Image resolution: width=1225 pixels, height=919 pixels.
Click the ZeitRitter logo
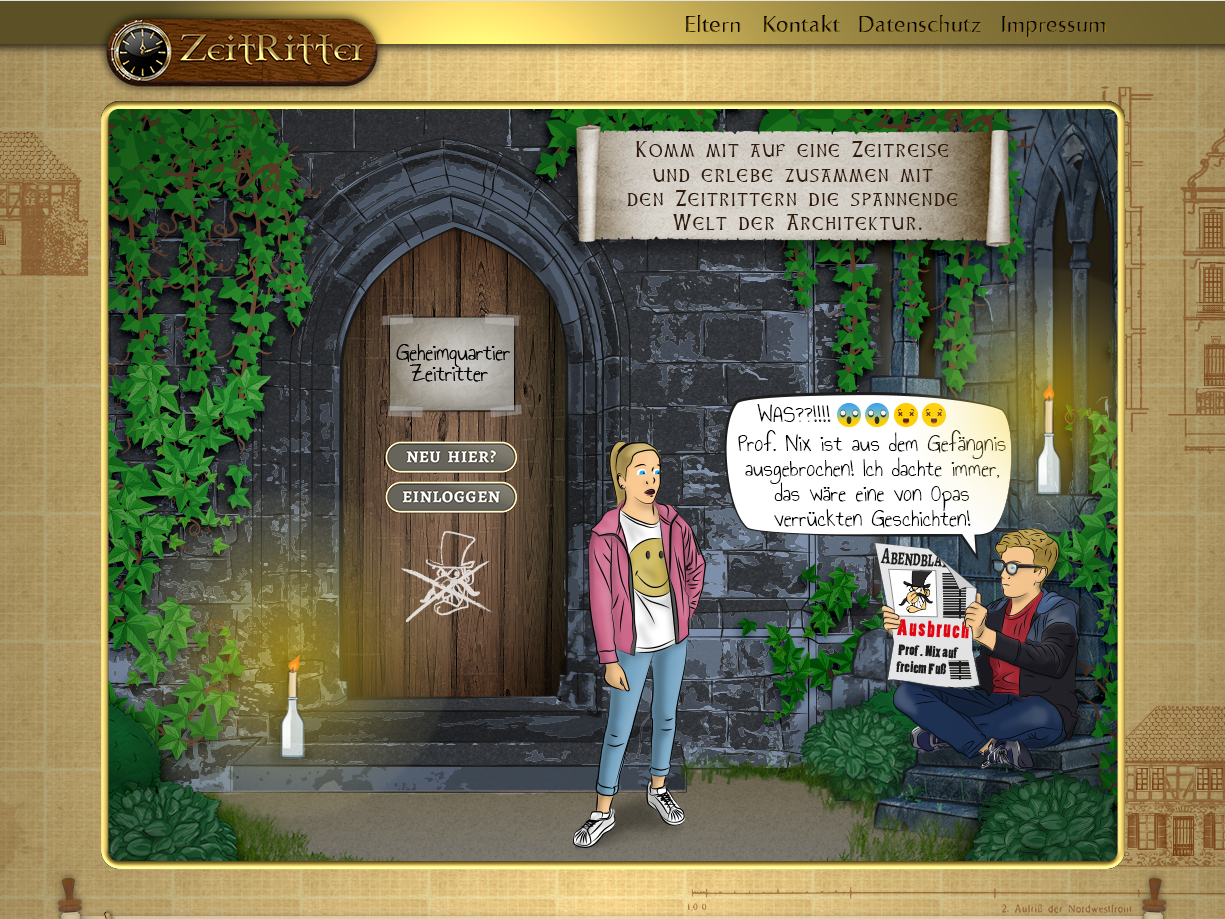click(x=242, y=50)
